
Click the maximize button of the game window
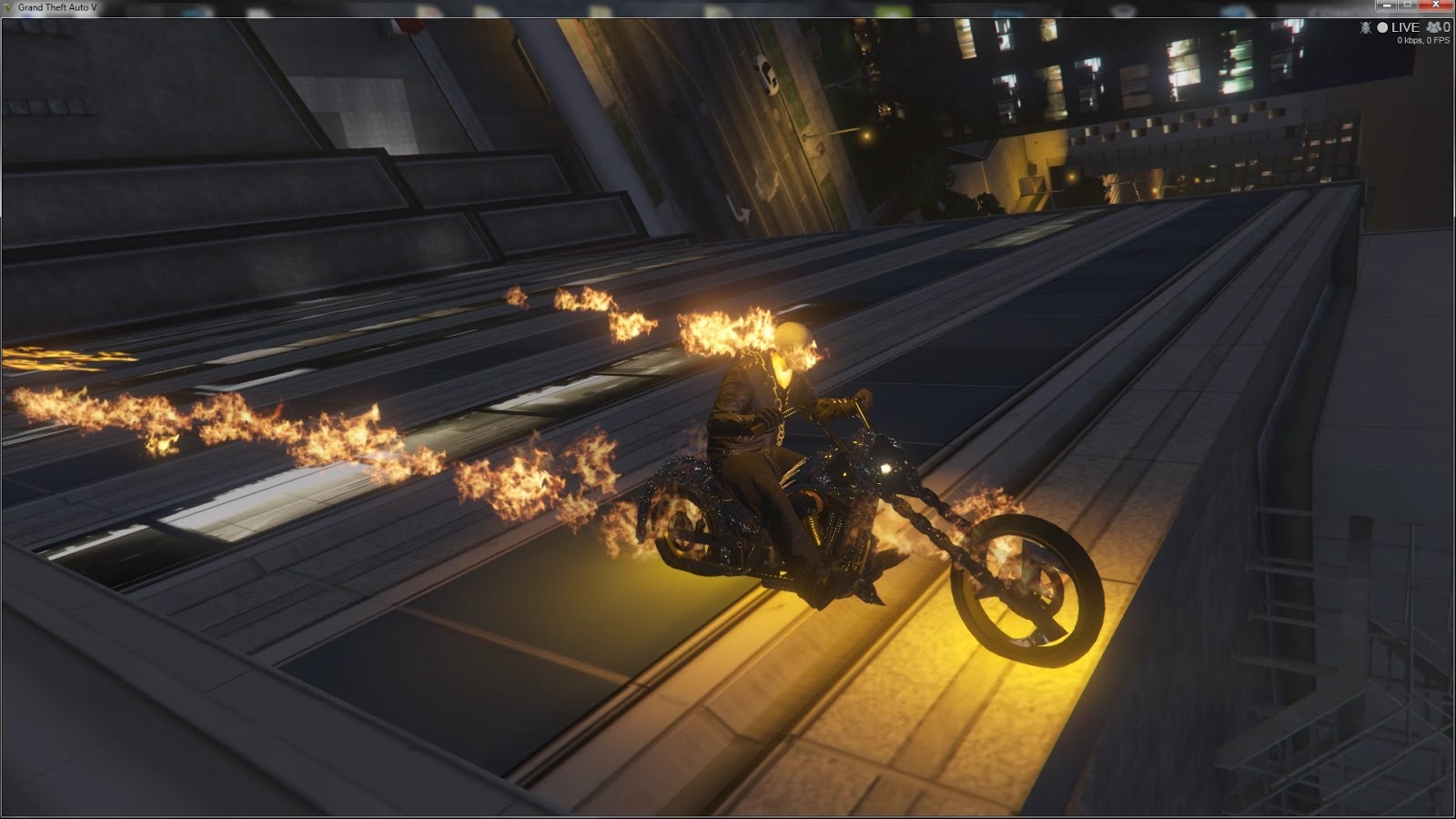click(1407, 5)
